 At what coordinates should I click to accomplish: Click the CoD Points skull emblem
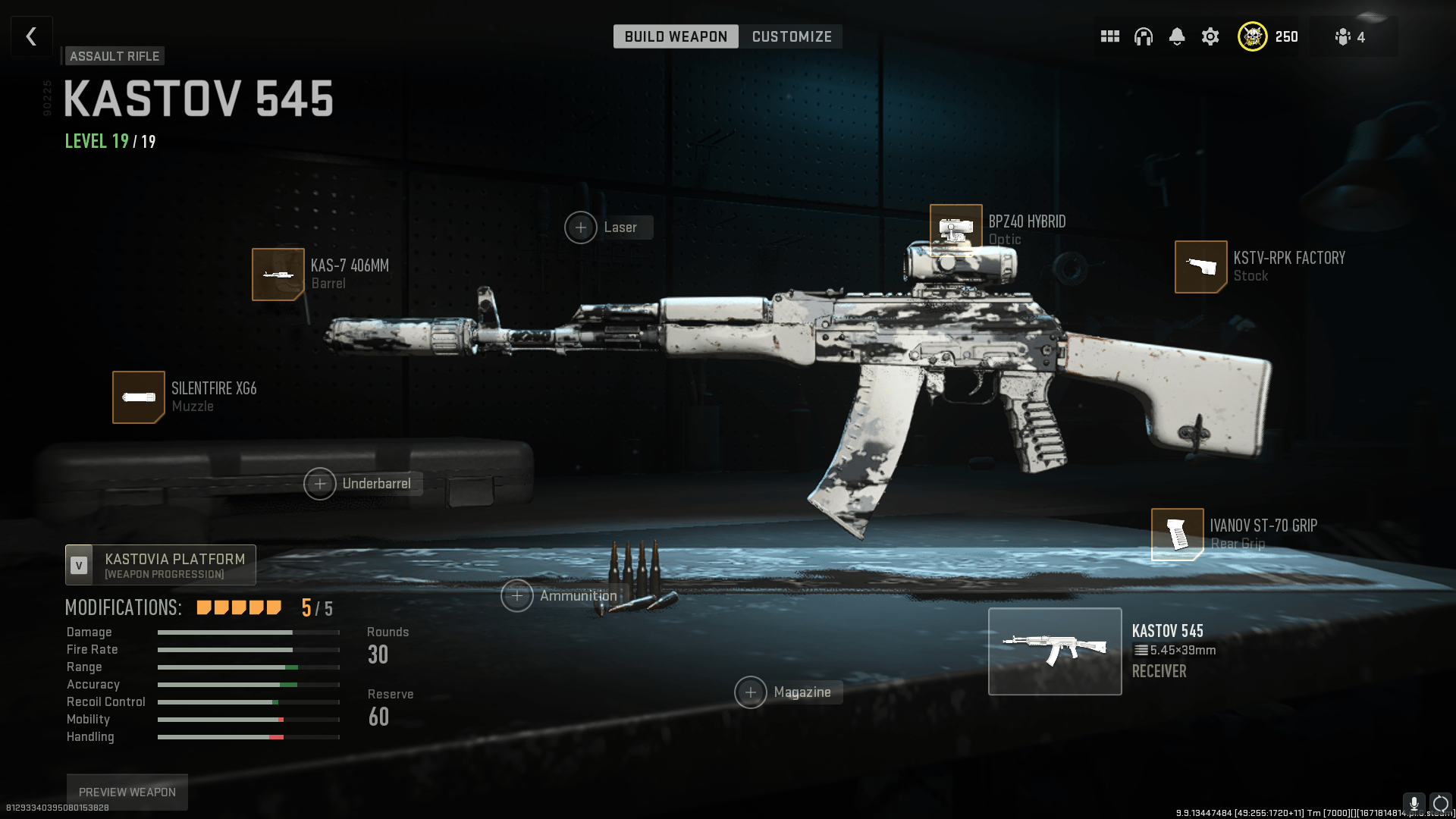(1253, 36)
